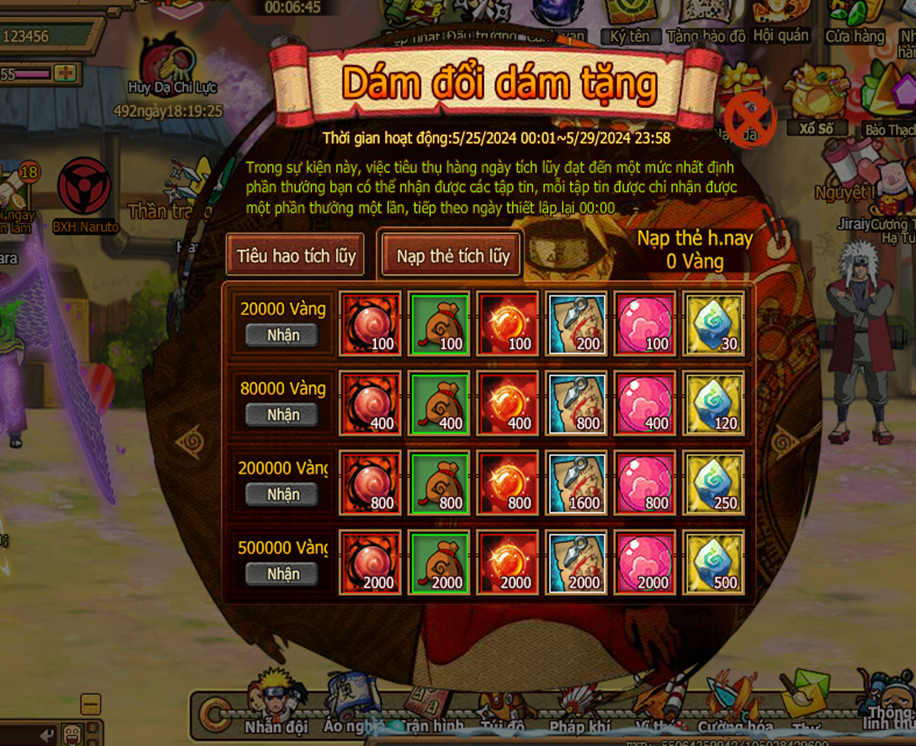Select the blue scroll reward with quantity 1600
916x746 pixels.
tap(577, 482)
